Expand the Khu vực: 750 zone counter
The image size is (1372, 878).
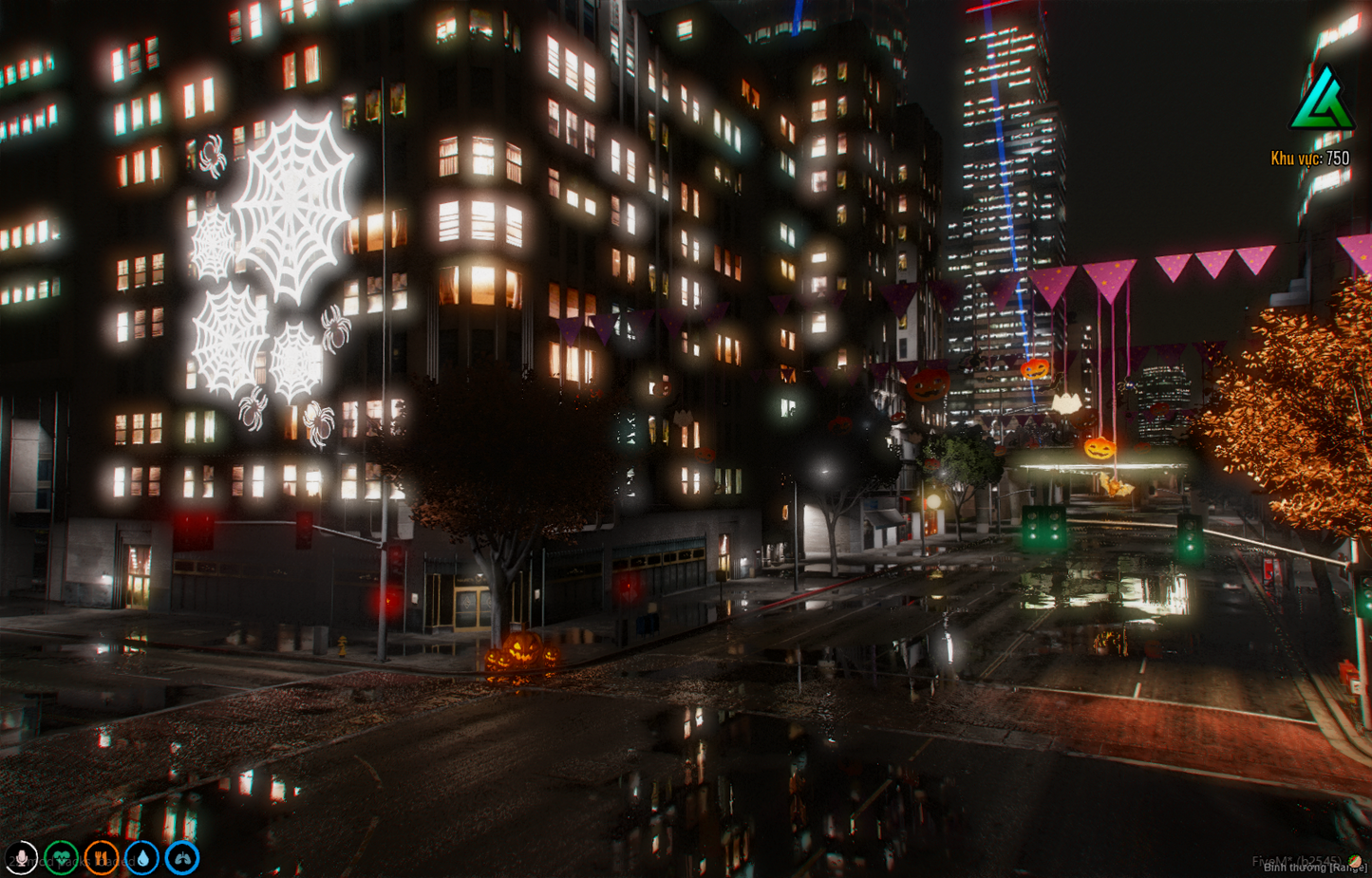1311,158
